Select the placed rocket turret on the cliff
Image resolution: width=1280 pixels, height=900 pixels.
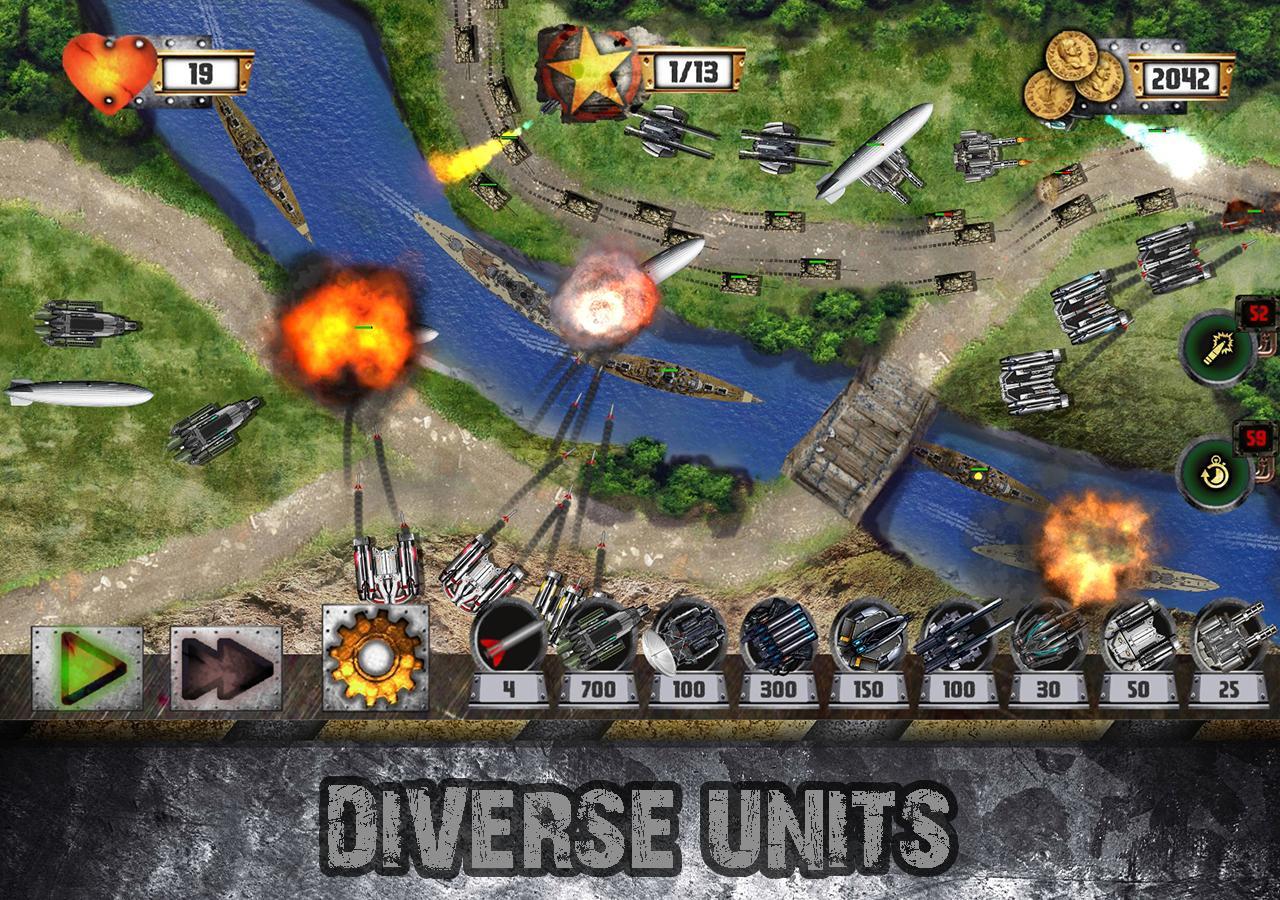(x=385, y=570)
